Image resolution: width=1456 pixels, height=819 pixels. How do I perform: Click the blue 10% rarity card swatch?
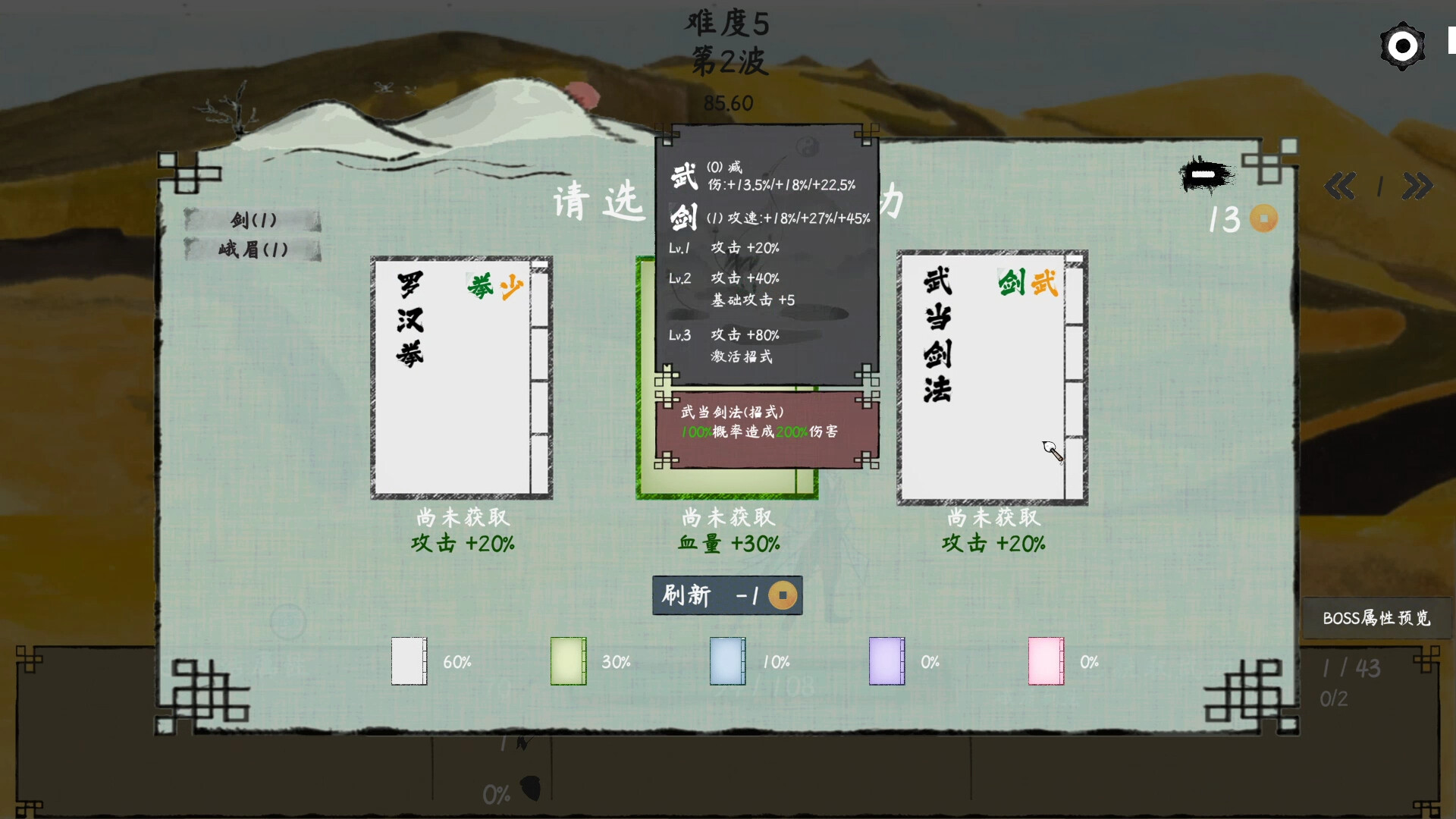[x=727, y=661]
